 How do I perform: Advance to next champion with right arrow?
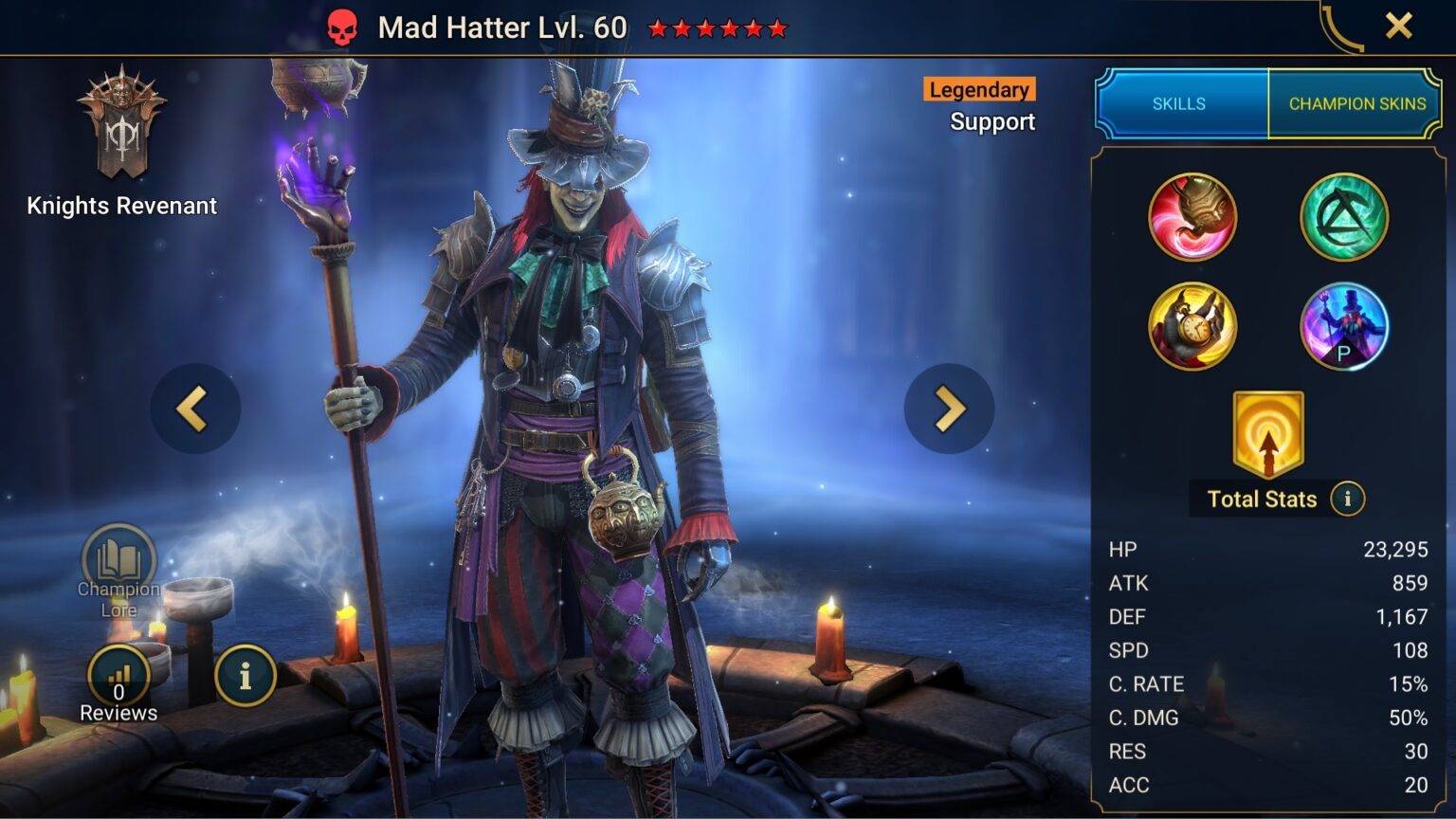click(x=948, y=408)
